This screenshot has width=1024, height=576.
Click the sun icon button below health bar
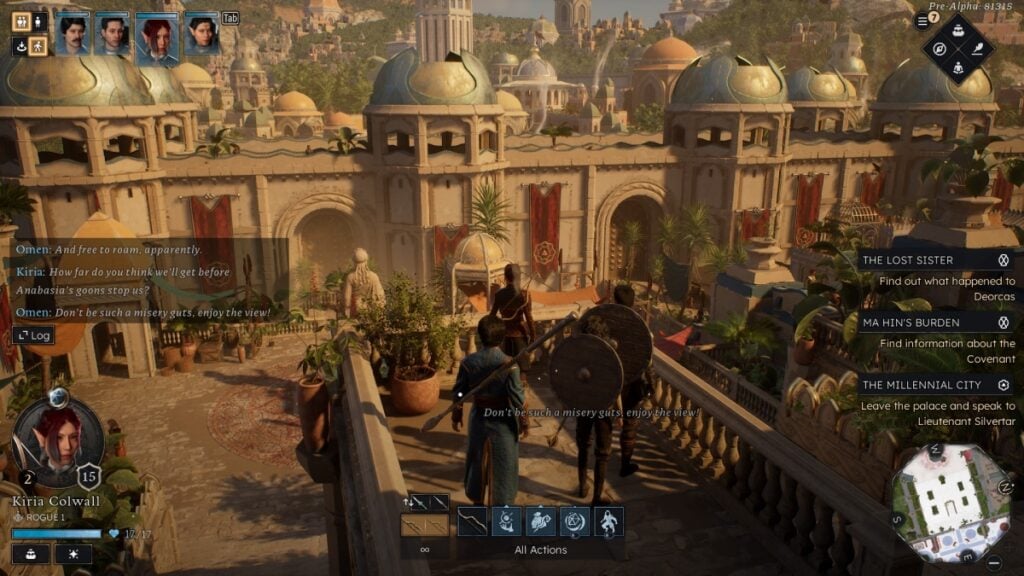(x=73, y=554)
